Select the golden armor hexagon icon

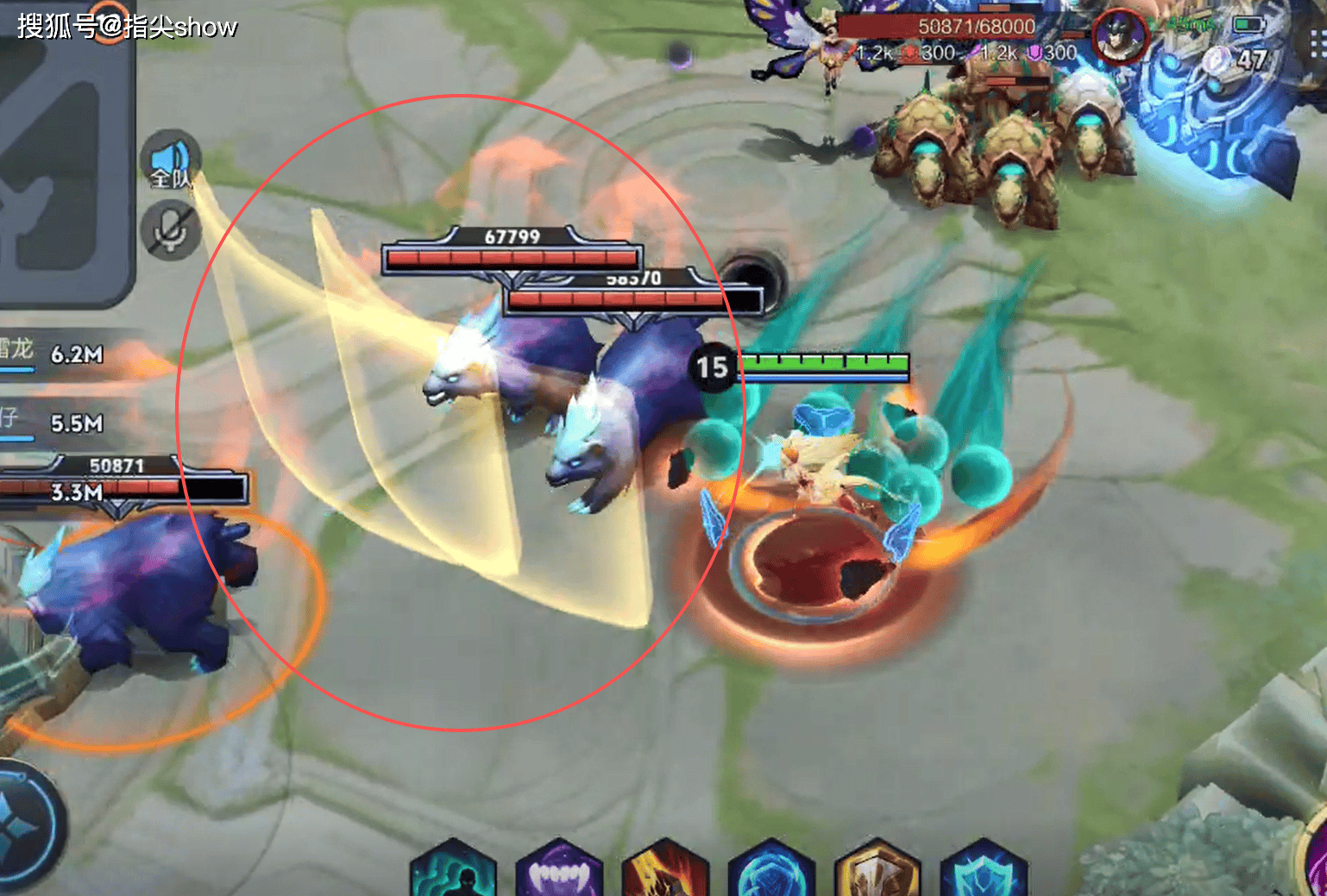click(877, 872)
